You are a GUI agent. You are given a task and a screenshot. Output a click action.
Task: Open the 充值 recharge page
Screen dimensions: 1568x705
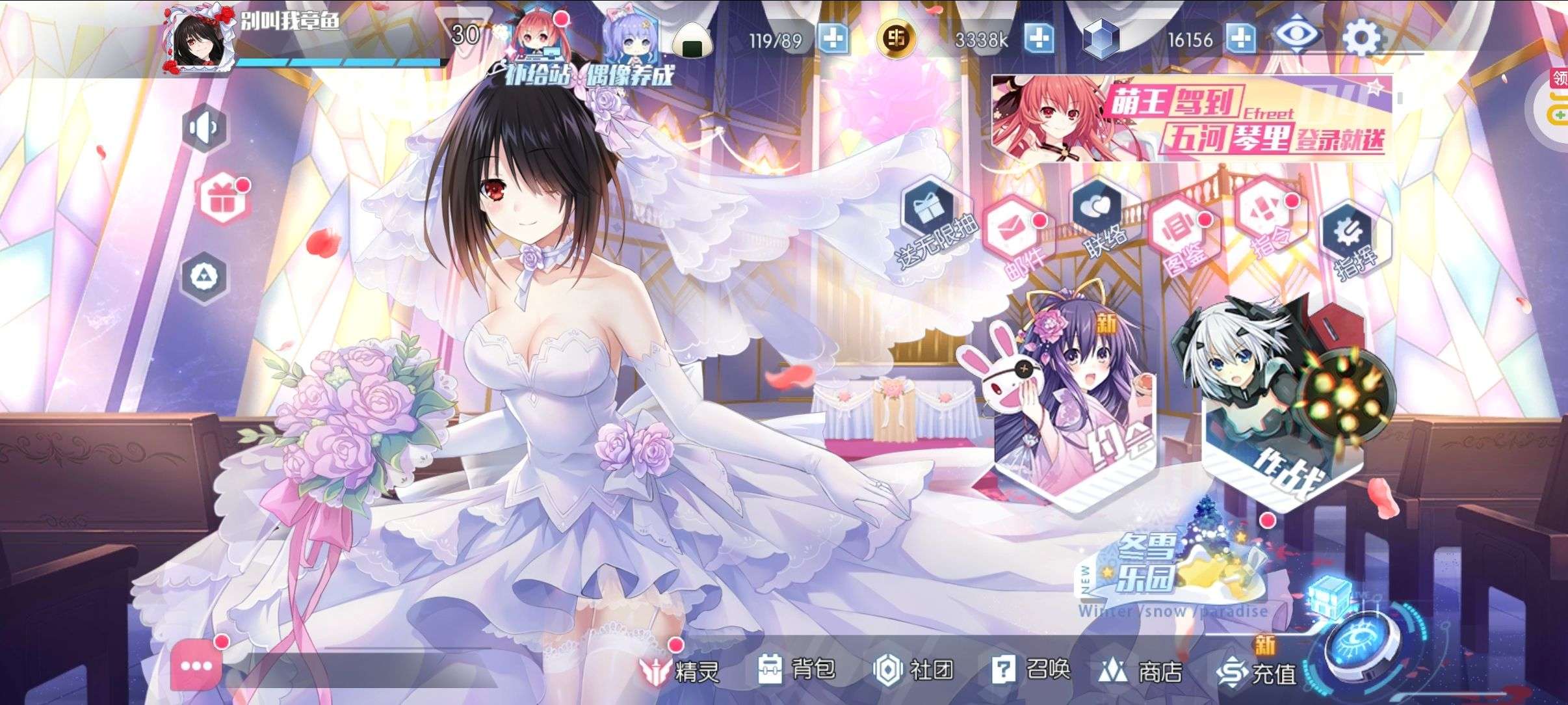[x=1257, y=672]
